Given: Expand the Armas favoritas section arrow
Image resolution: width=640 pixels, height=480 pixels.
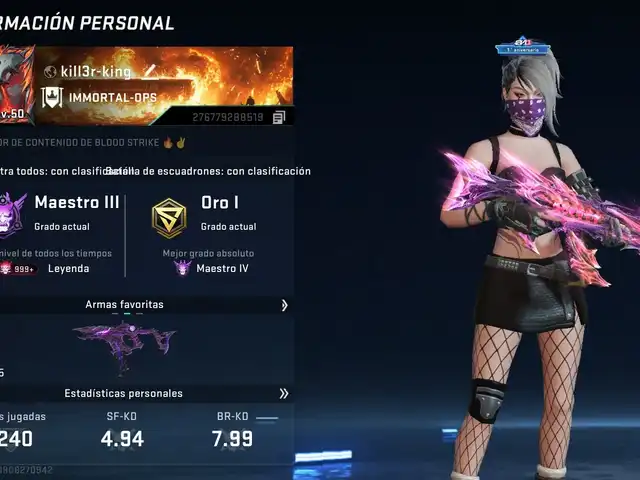Looking at the screenshot, I should pyautogui.click(x=284, y=305).
